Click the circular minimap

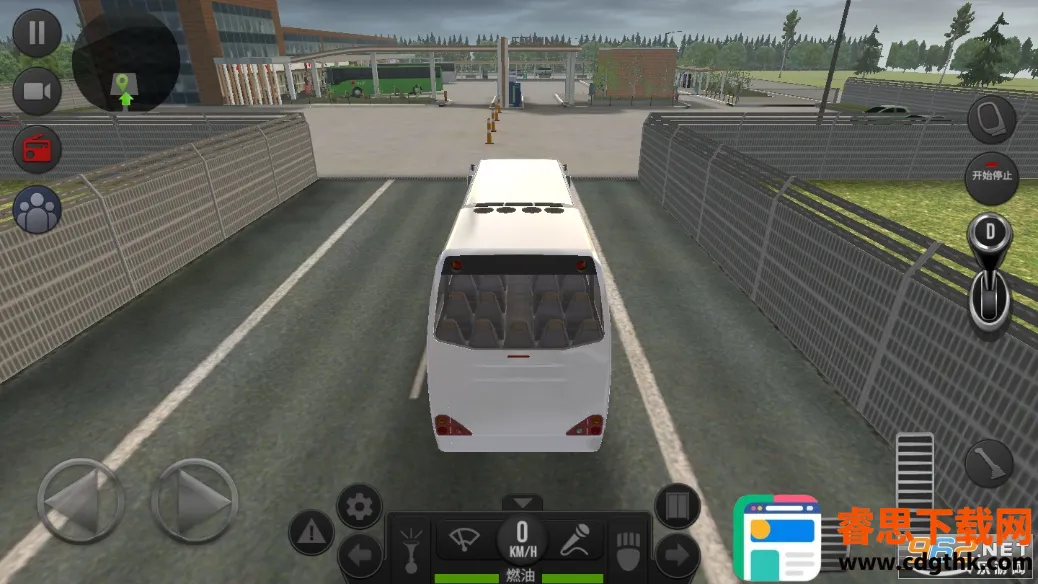pyautogui.click(x=126, y=60)
